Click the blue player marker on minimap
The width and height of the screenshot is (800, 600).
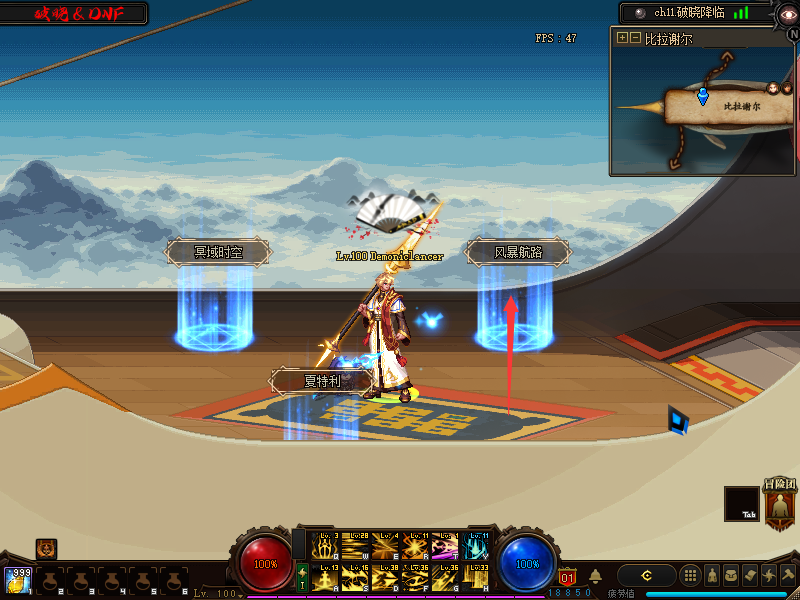702,96
